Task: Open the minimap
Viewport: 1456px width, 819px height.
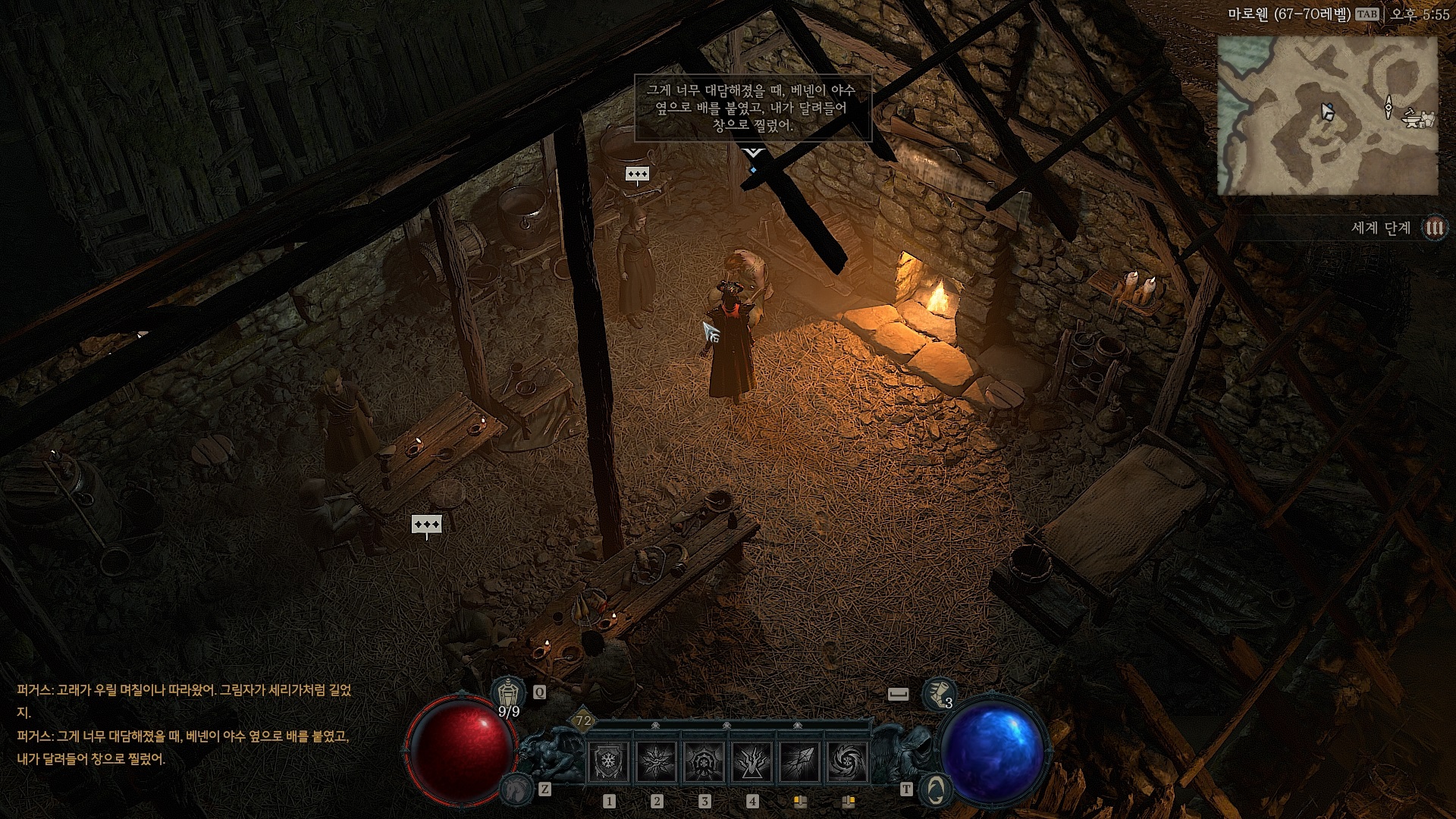Action: pyautogui.click(x=1327, y=115)
